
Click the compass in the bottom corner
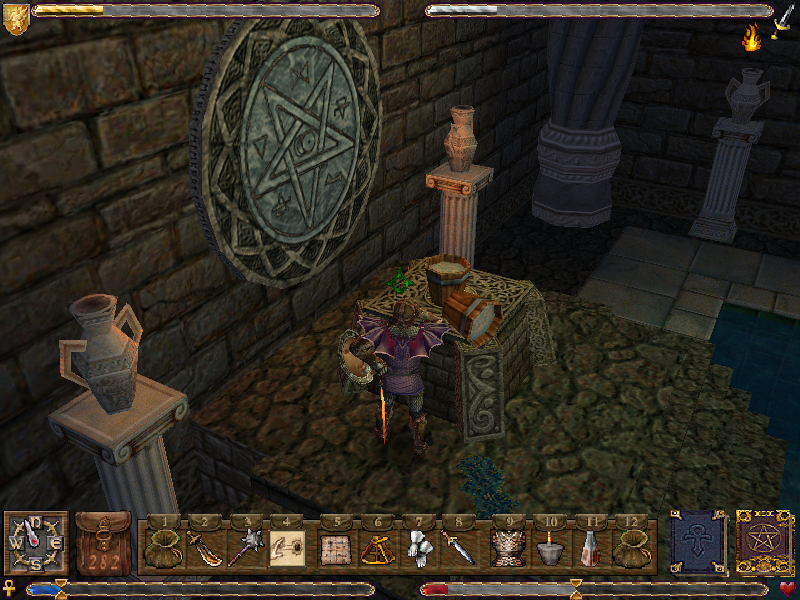(x=35, y=543)
